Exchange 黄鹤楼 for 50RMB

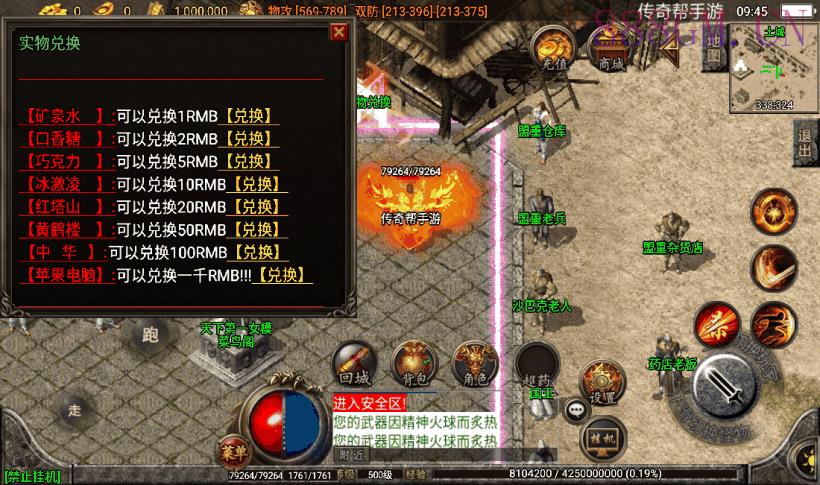[259, 230]
